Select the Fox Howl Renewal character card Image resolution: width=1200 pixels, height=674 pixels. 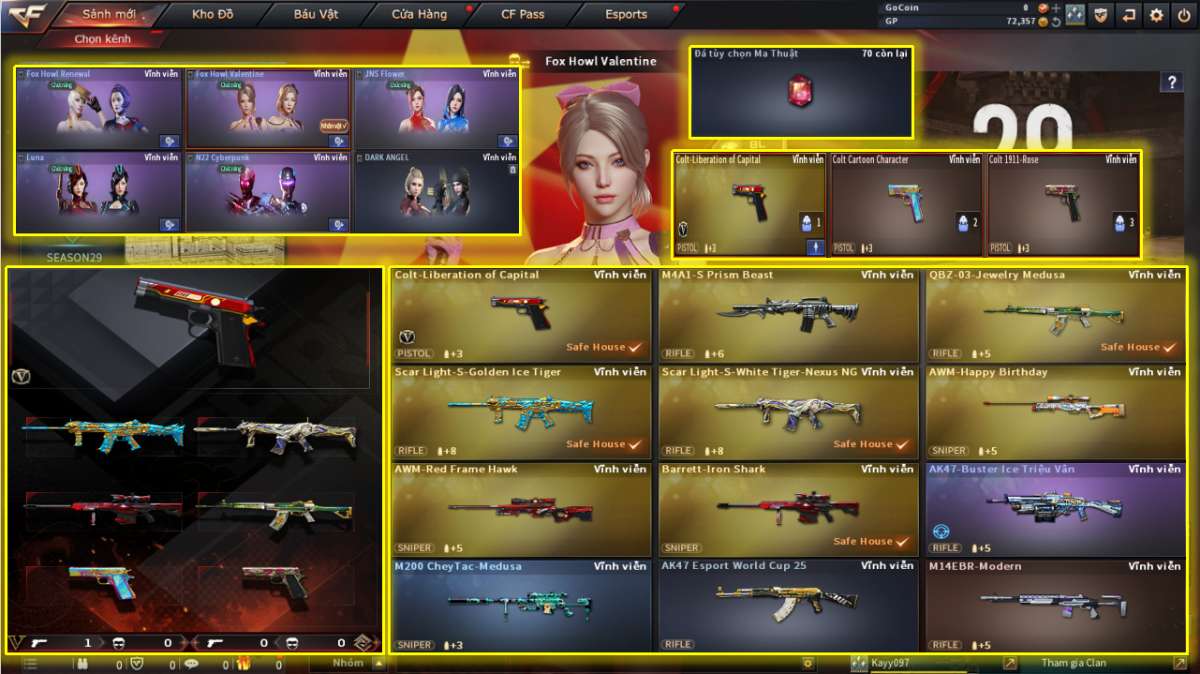point(100,108)
